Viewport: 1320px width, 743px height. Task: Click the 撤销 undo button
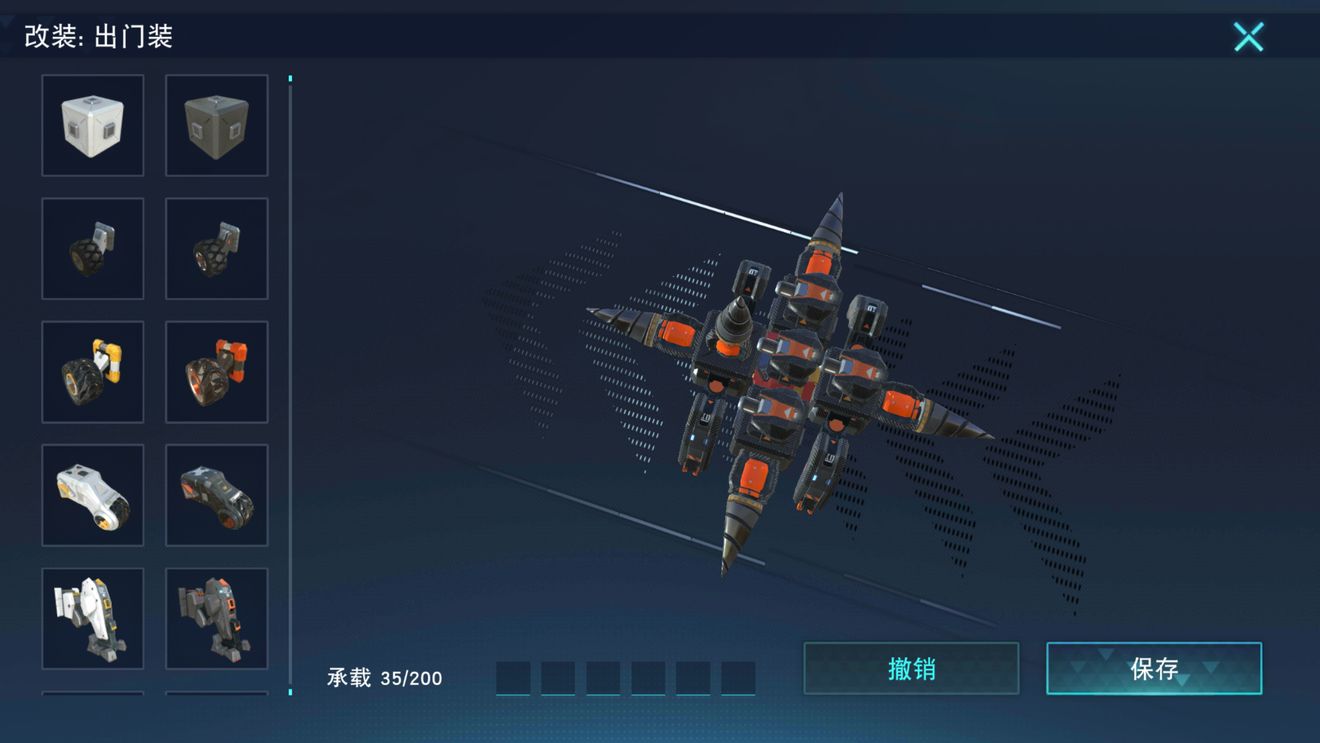(911, 668)
